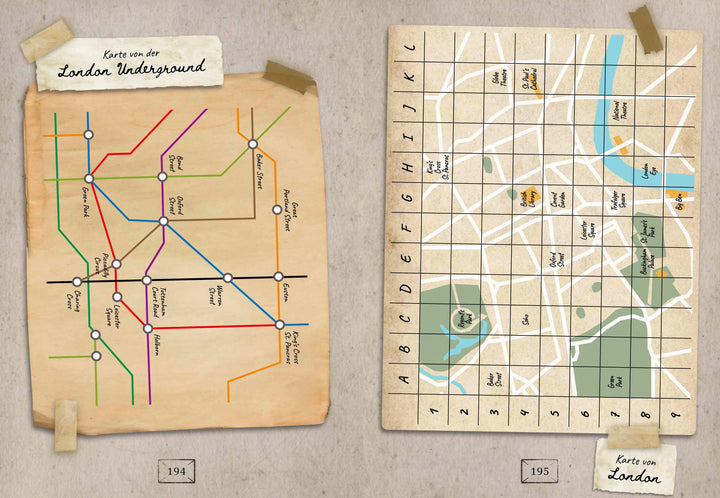The height and width of the screenshot is (498, 720).
Task: Click the Oxford Street interchange station
Action: 162,221
